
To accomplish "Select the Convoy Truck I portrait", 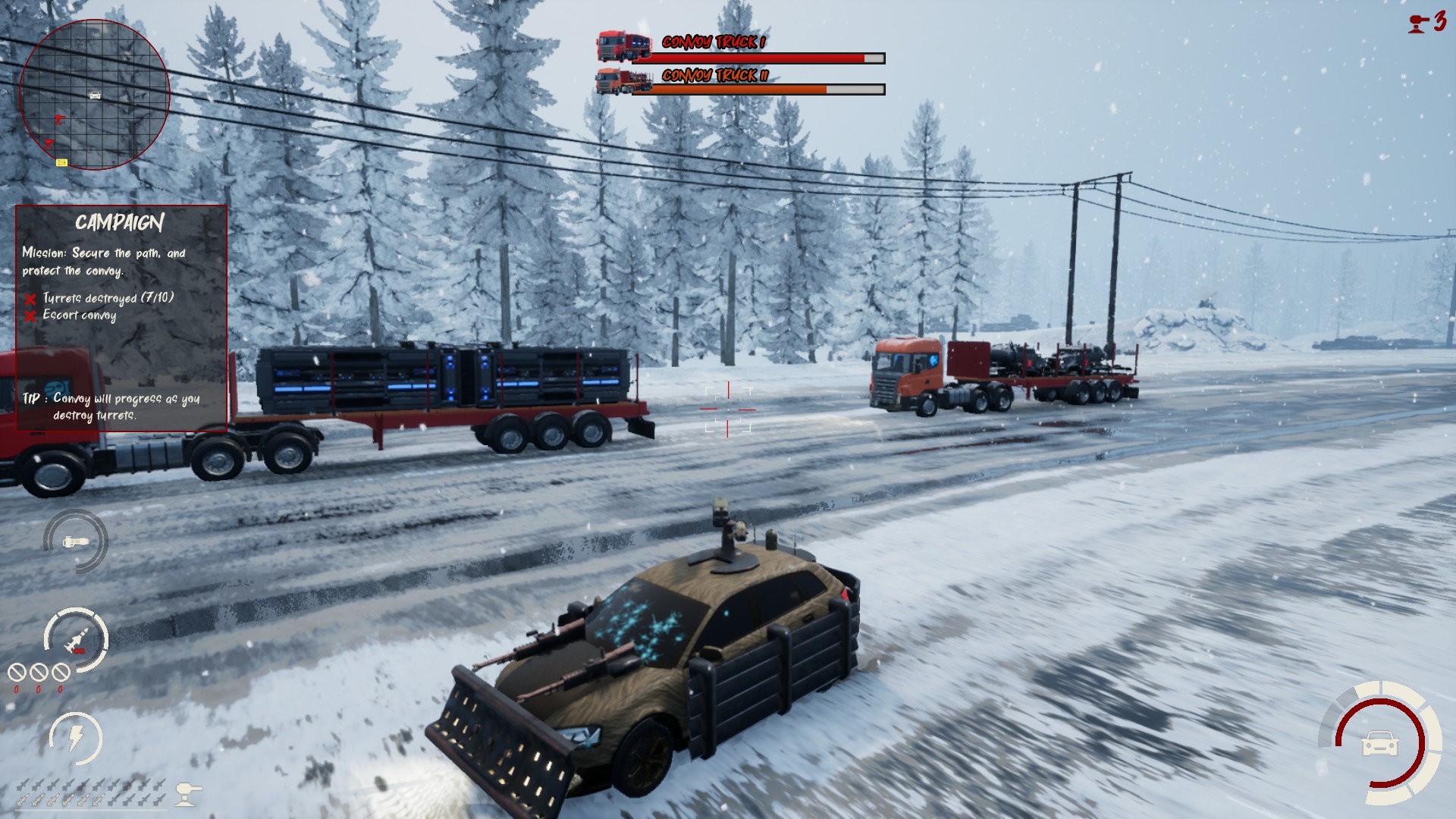I will [x=623, y=45].
